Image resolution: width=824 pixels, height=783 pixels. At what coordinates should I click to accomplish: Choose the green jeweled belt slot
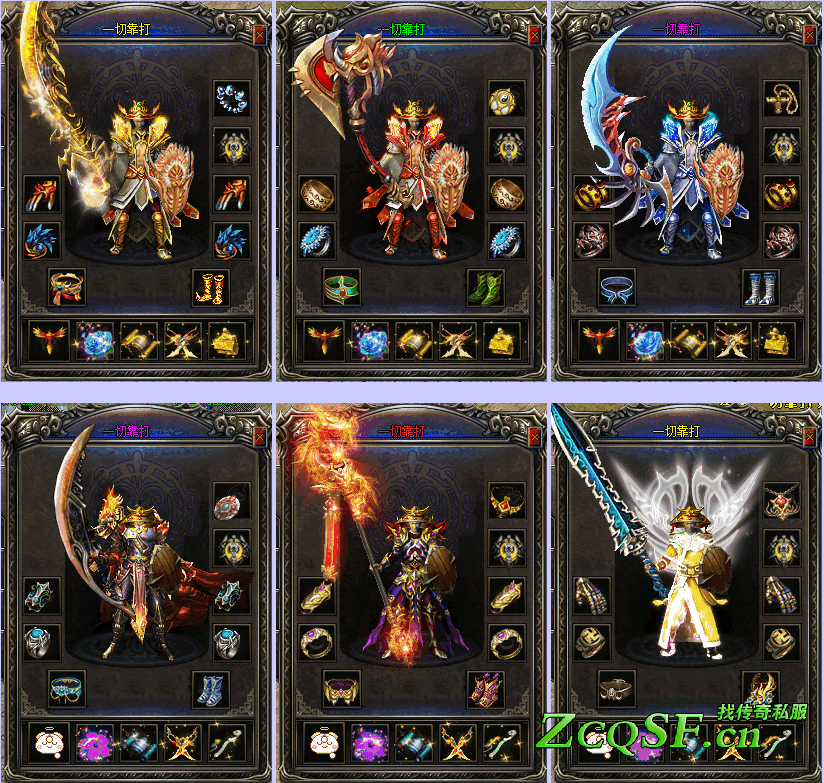pos(342,287)
